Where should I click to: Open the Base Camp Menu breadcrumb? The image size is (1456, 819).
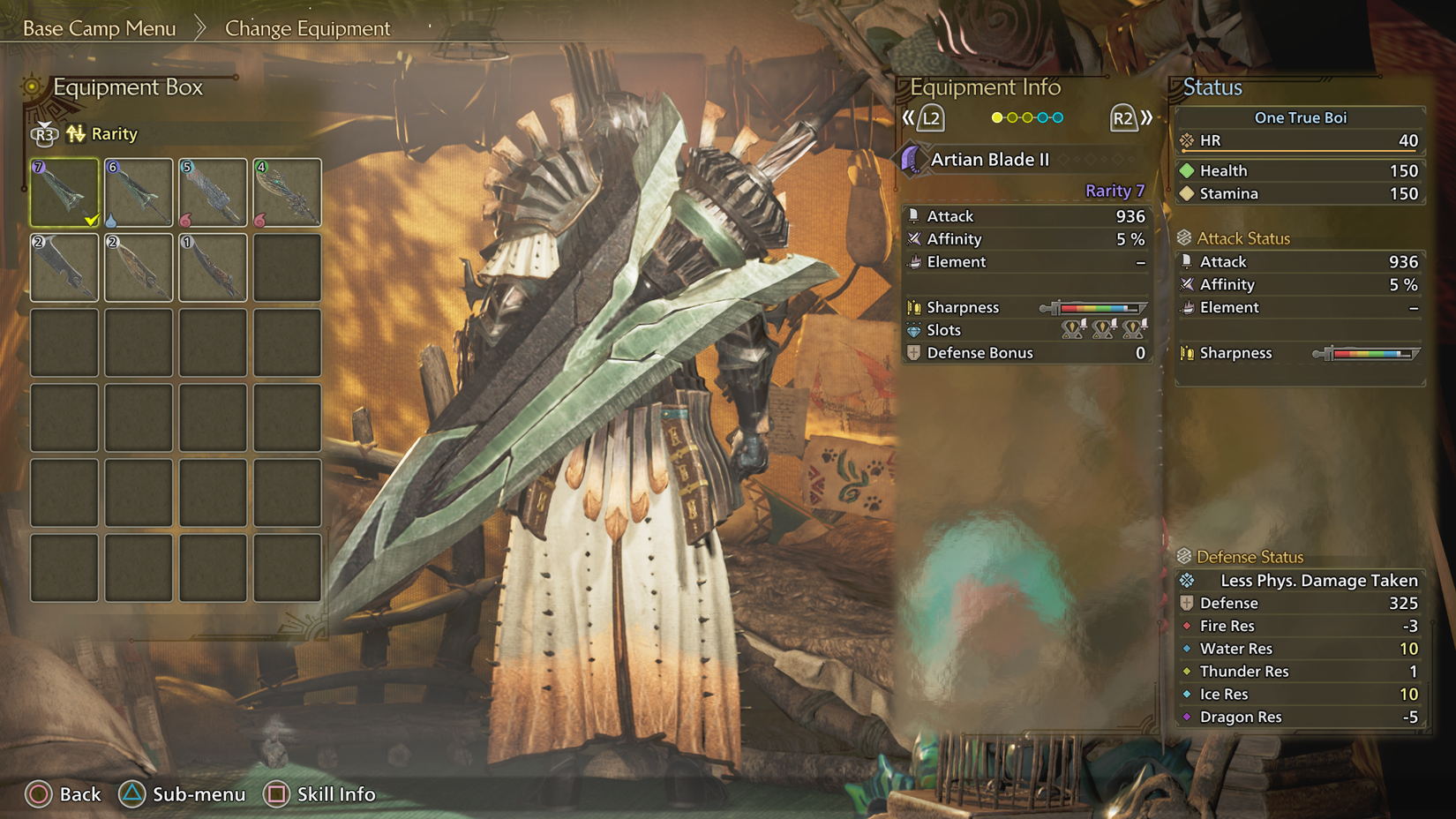[x=100, y=28]
